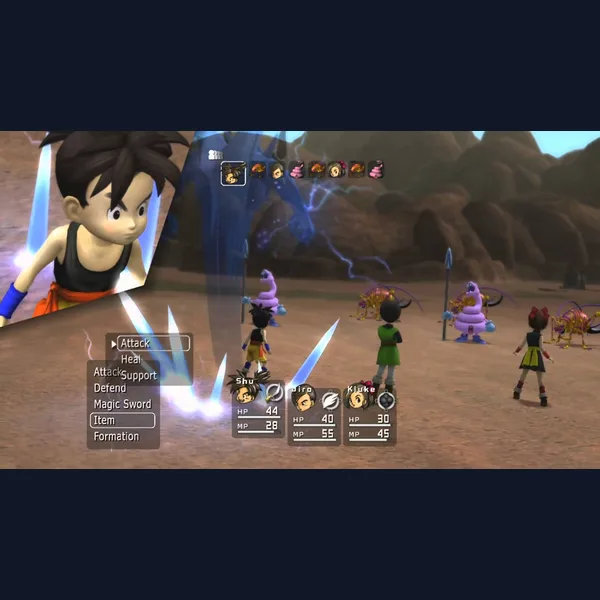Click Kluke's party status panel
This screenshot has height=600, width=600.
tap(370, 414)
